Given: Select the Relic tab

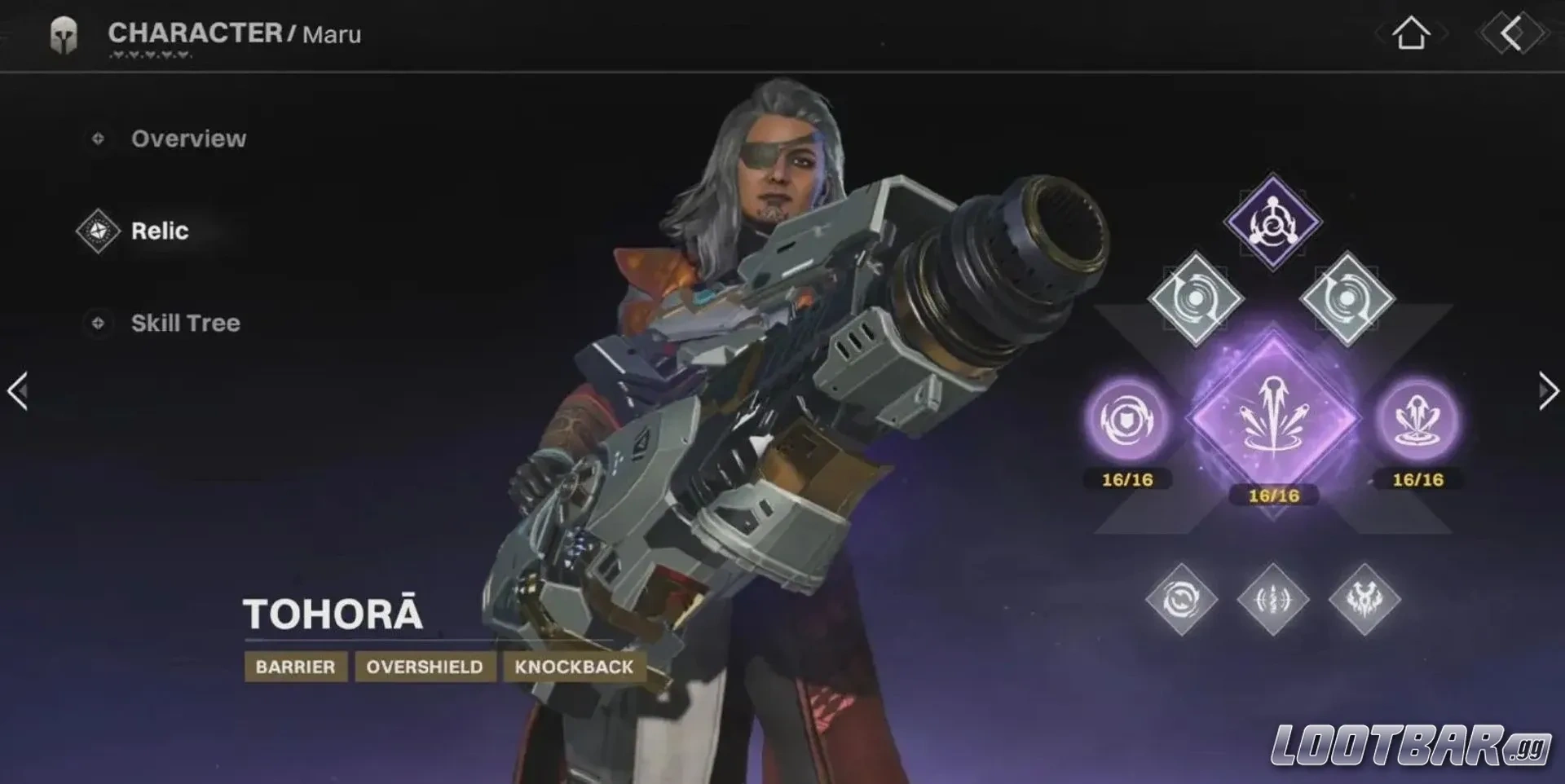Looking at the screenshot, I should 159,231.
